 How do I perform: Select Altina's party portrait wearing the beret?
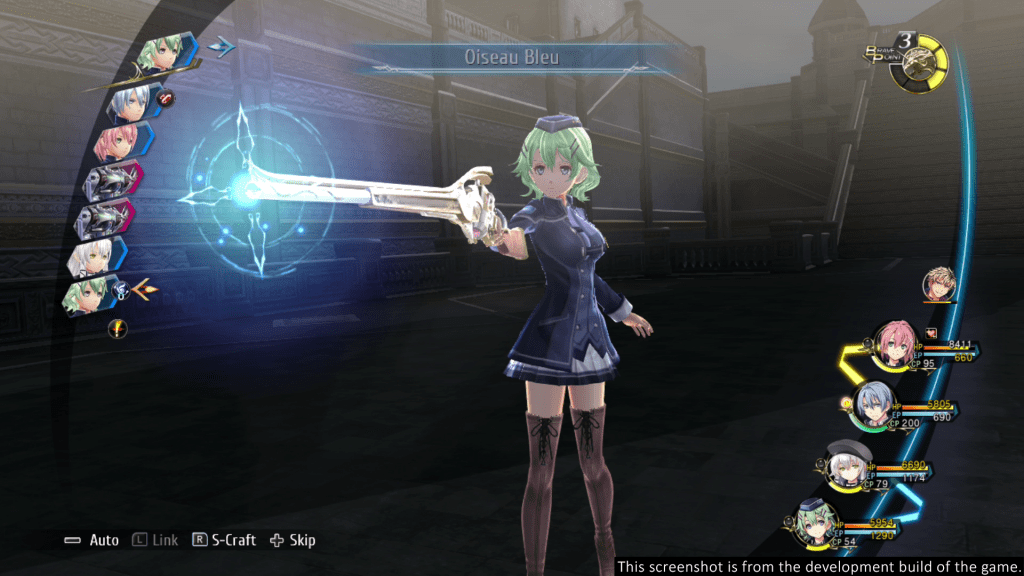pos(850,465)
